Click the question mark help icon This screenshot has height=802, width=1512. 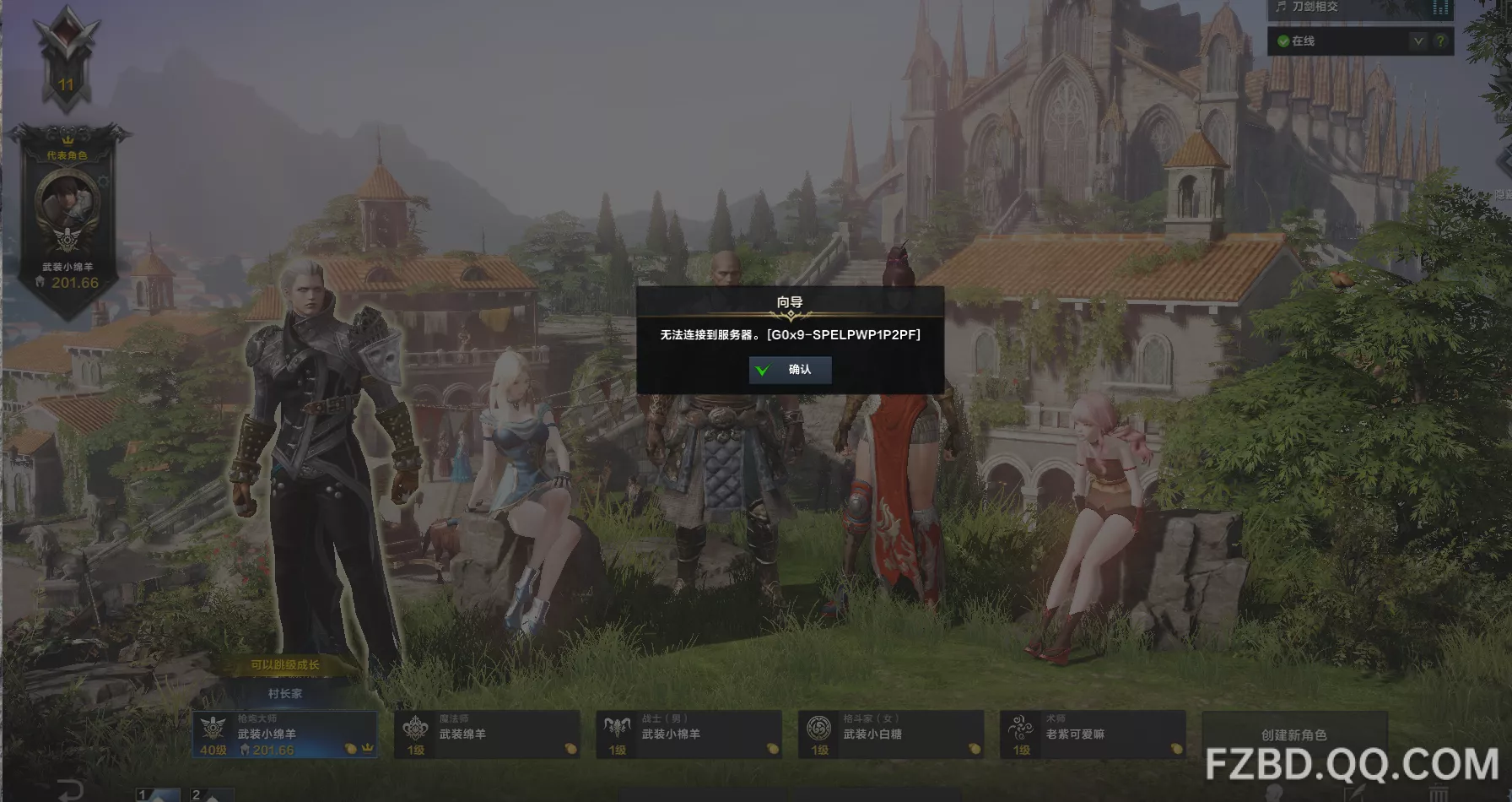[x=1440, y=41]
